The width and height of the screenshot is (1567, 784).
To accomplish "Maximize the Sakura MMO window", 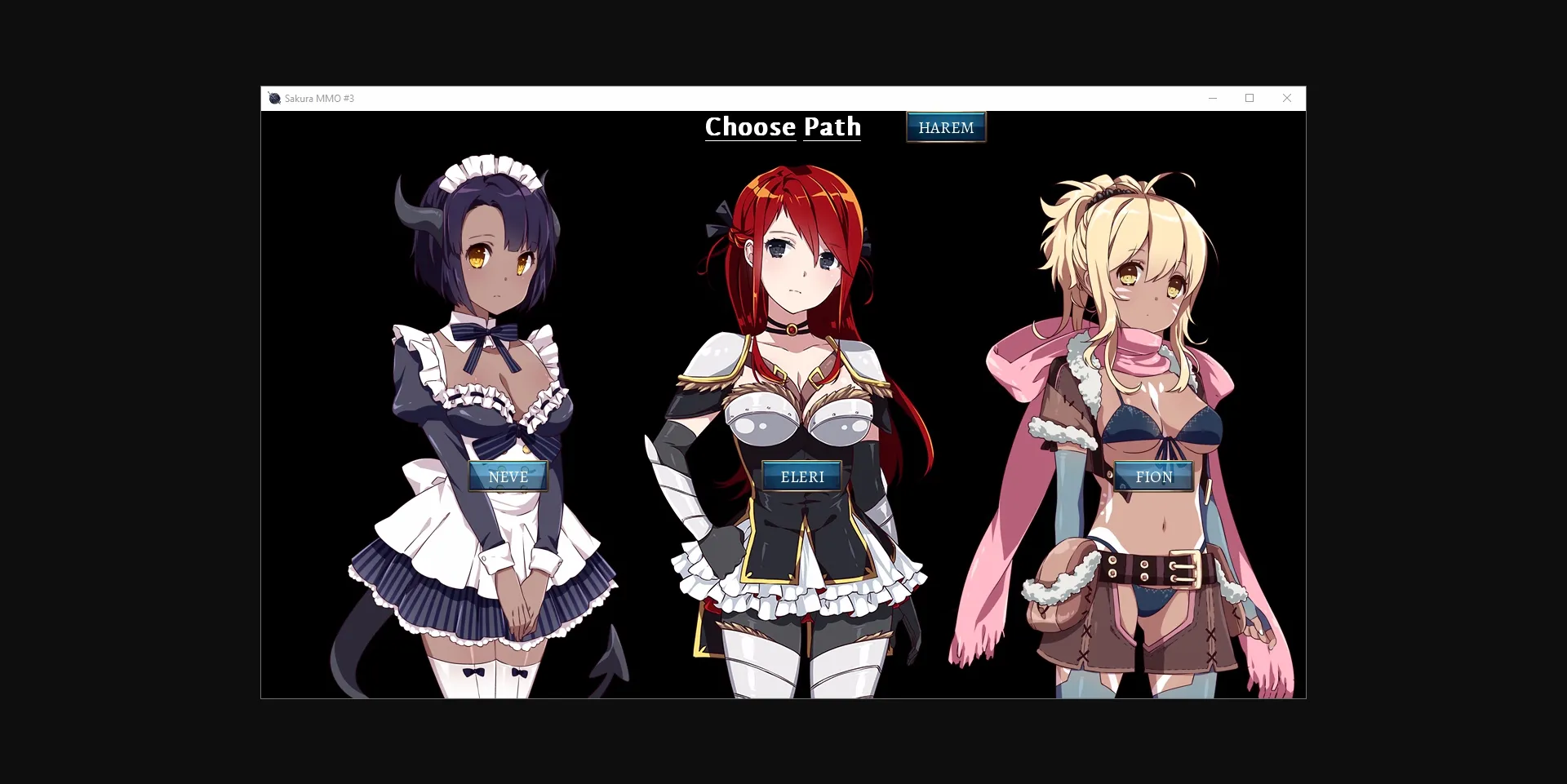I will (1250, 98).
